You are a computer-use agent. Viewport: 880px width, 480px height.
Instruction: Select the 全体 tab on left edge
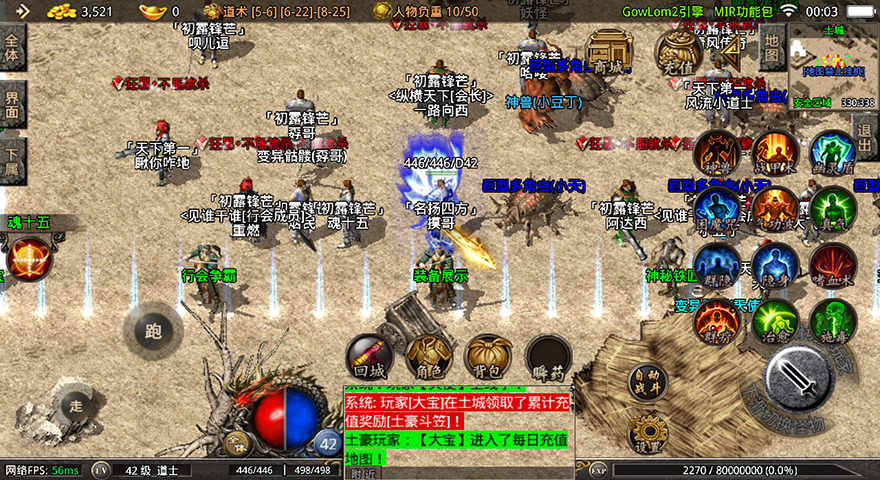point(12,49)
